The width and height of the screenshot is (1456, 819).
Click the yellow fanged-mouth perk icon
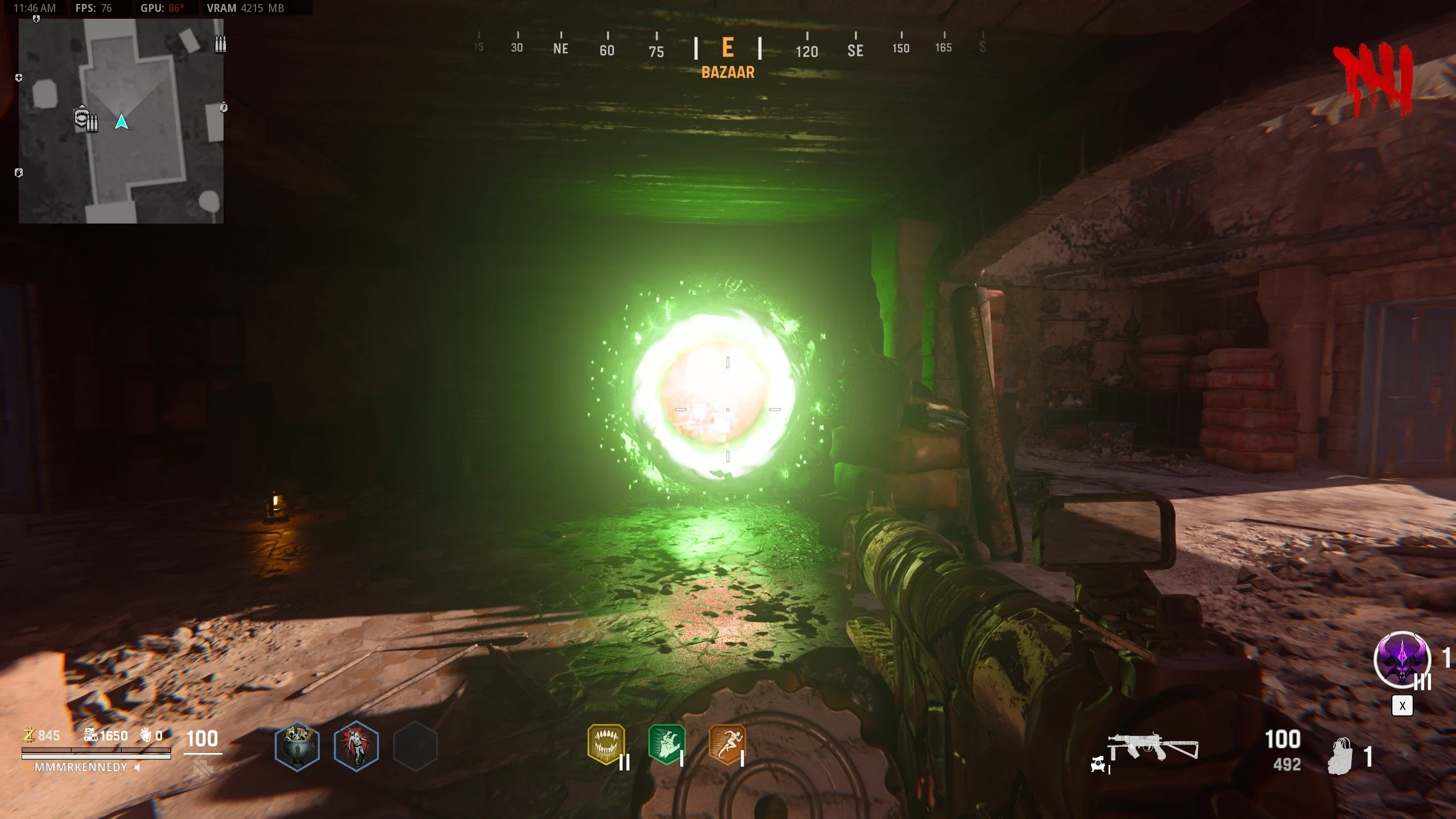pyautogui.click(x=606, y=744)
